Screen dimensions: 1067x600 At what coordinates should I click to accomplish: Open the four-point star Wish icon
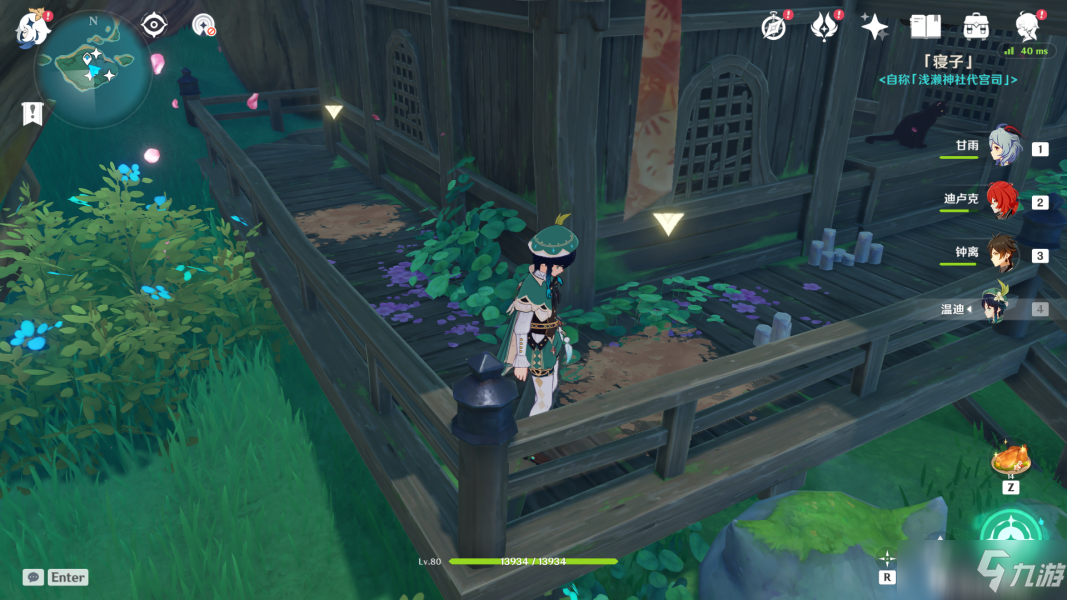(x=874, y=27)
